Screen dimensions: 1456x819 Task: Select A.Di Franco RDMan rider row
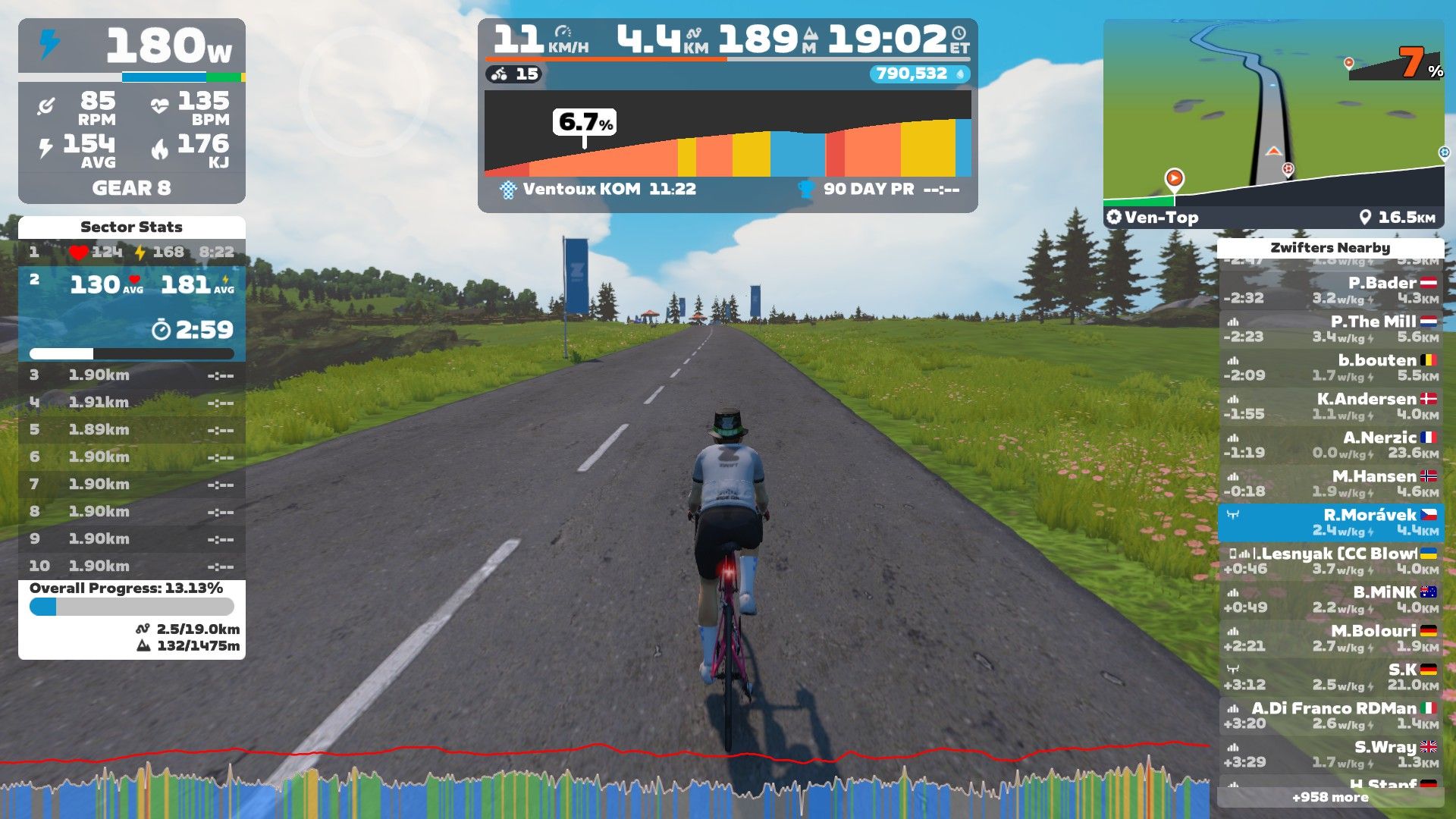pyautogui.click(x=1330, y=716)
